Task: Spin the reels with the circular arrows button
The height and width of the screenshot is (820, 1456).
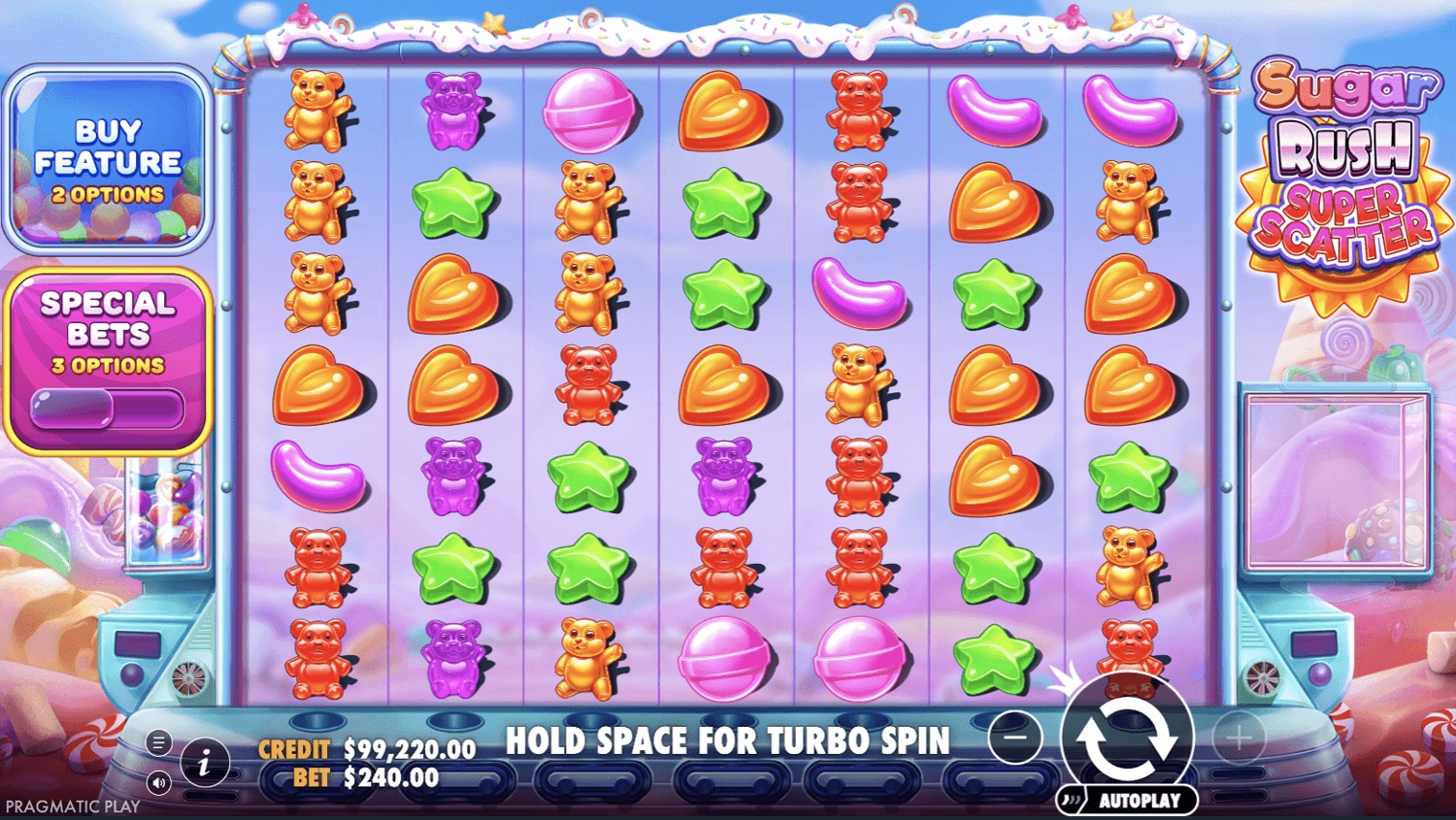Action: pyautogui.click(x=1127, y=737)
